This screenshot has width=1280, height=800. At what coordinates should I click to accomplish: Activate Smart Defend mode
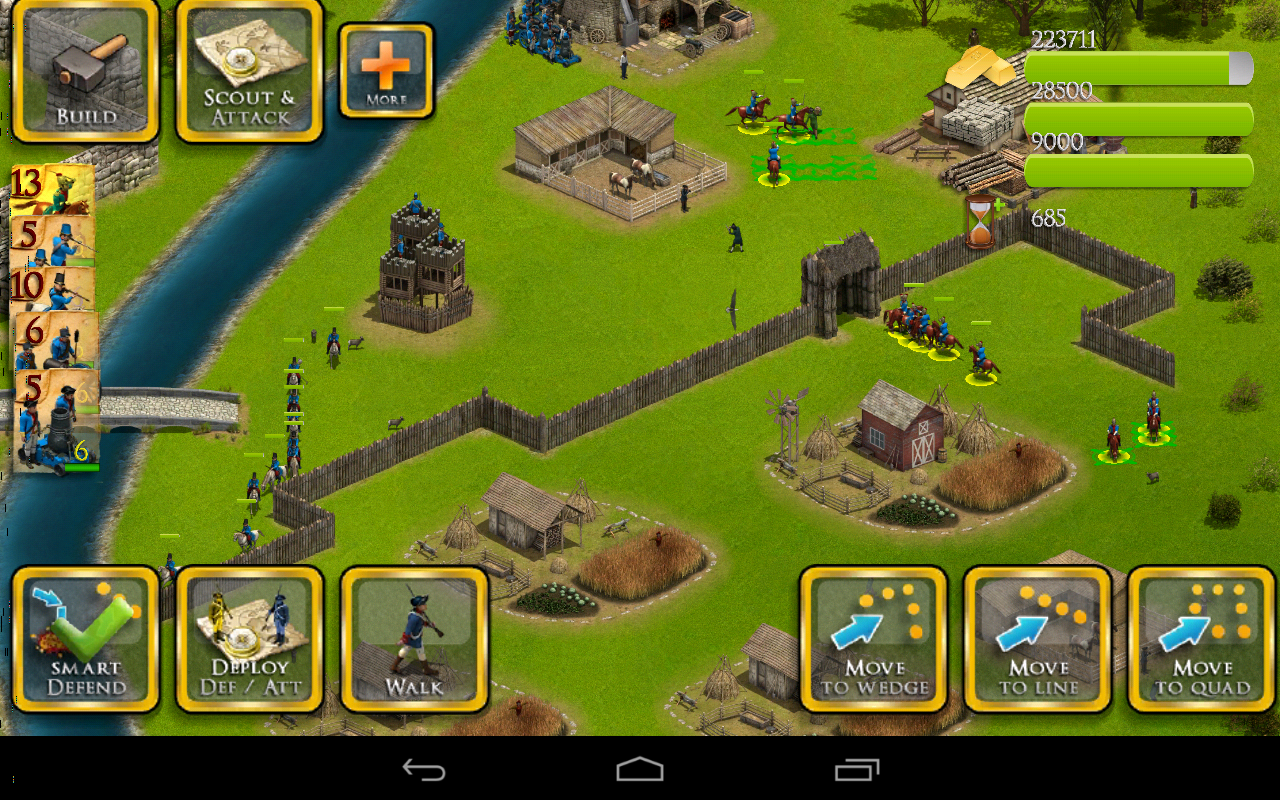(x=85, y=640)
